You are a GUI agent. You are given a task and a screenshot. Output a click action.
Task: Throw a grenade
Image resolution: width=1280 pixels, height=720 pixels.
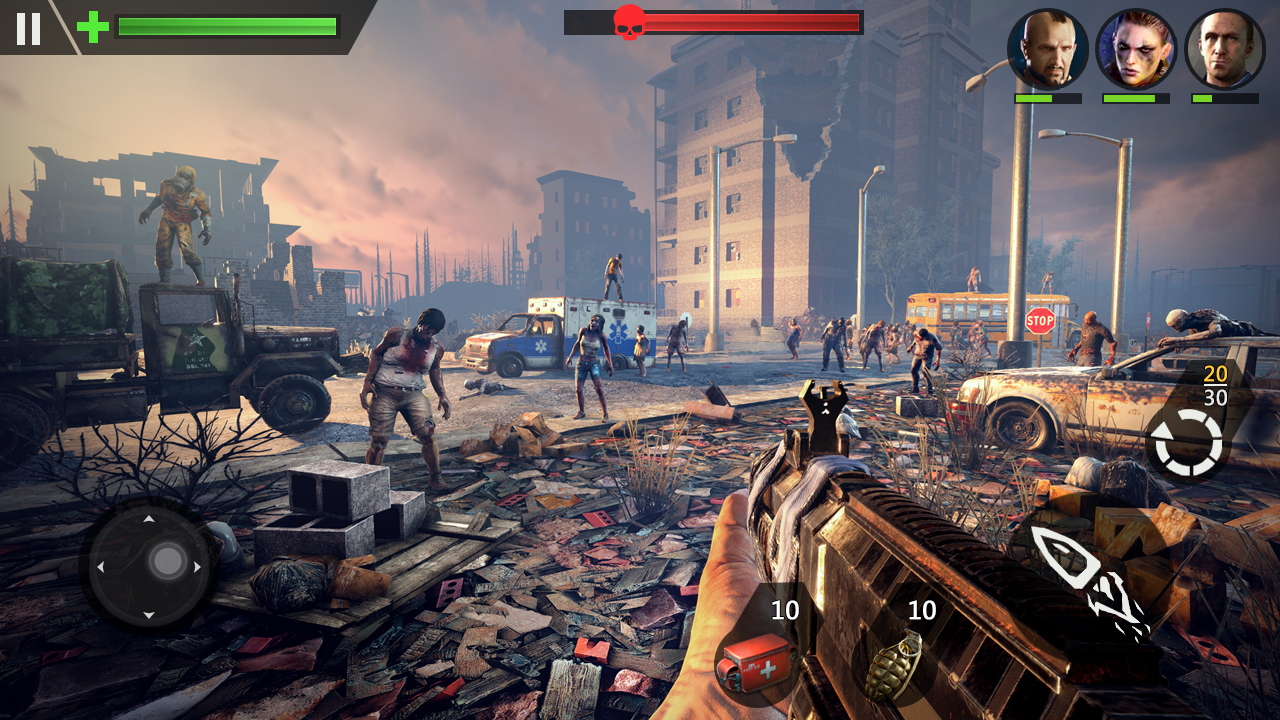tap(893, 661)
